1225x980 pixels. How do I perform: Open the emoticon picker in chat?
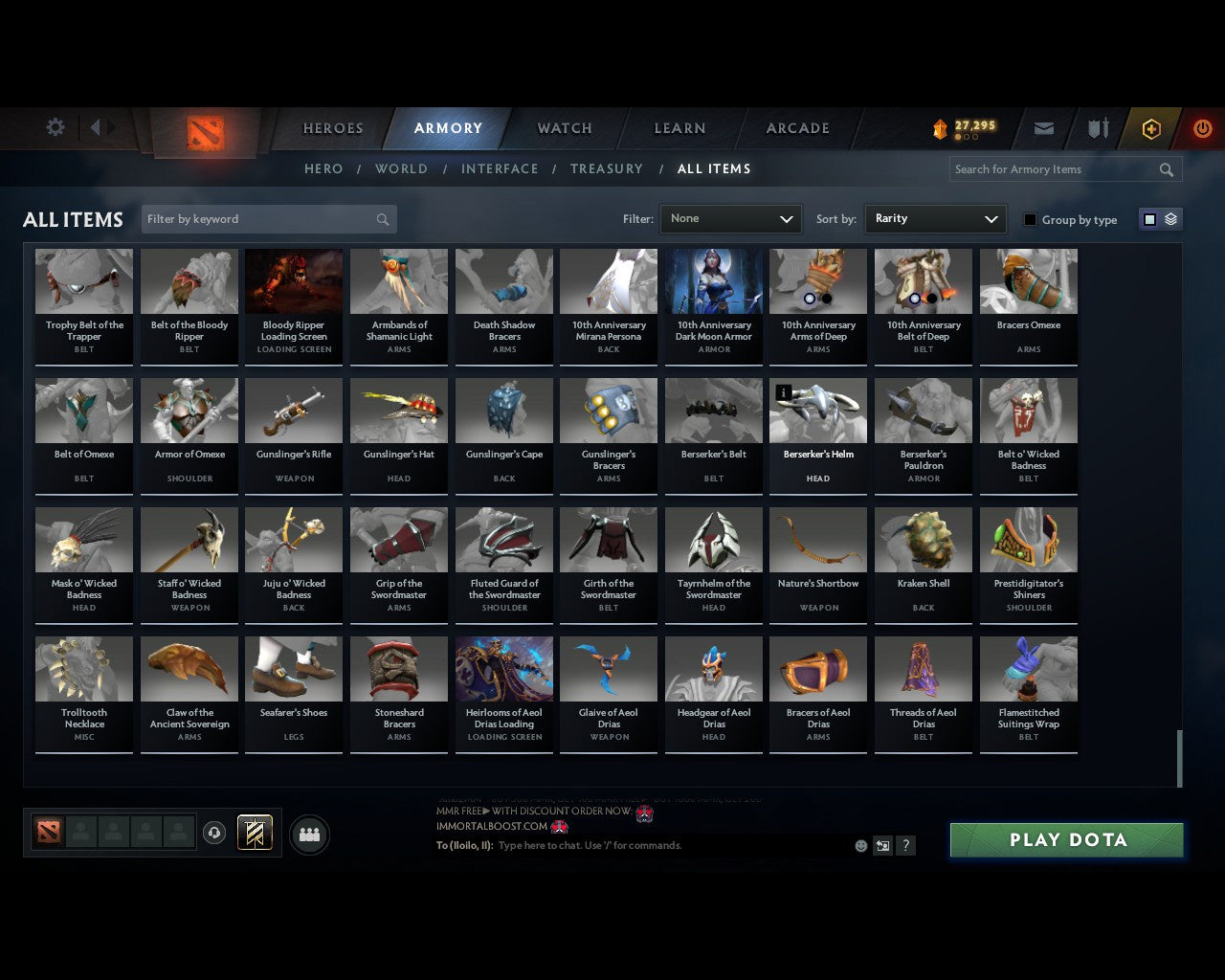point(860,846)
